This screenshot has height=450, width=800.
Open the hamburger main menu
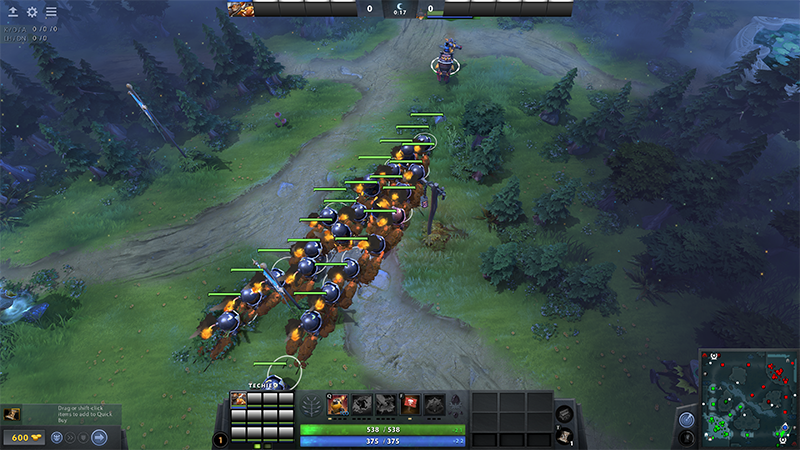tap(51, 12)
